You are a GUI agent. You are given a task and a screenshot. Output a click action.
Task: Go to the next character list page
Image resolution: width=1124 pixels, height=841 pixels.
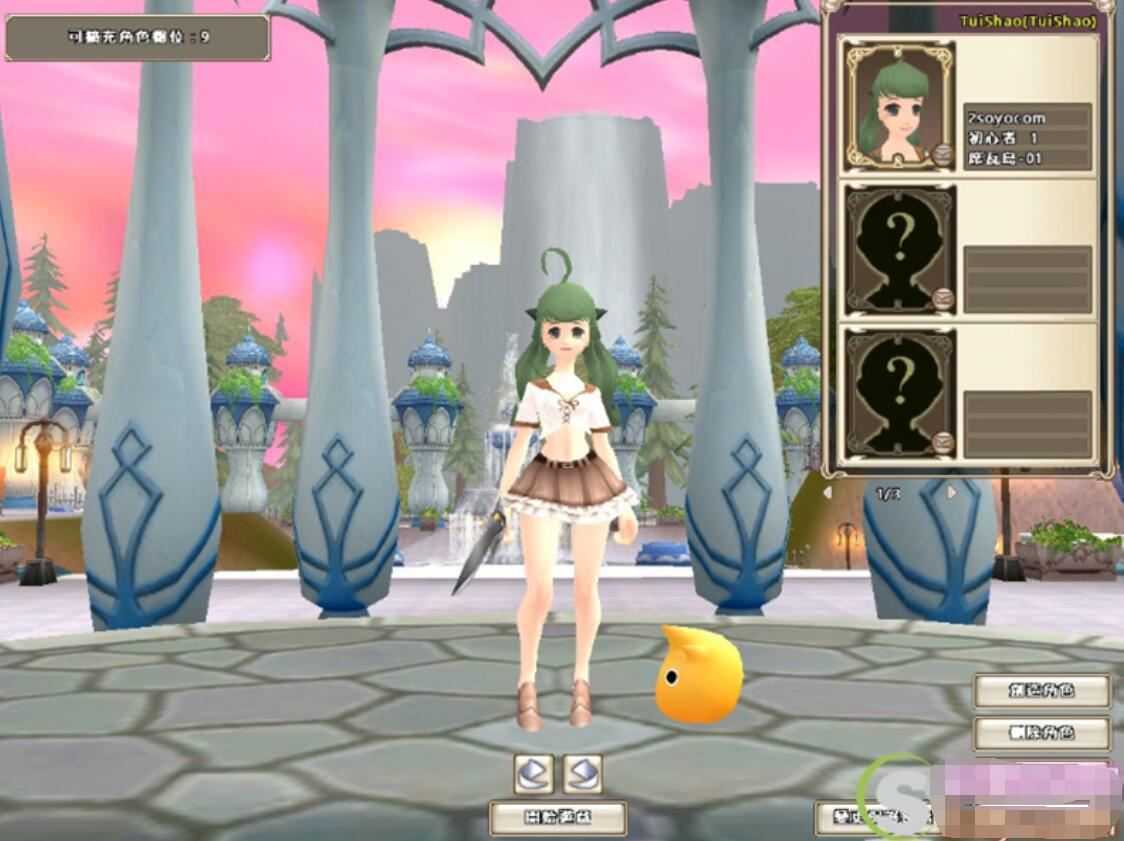click(x=951, y=493)
